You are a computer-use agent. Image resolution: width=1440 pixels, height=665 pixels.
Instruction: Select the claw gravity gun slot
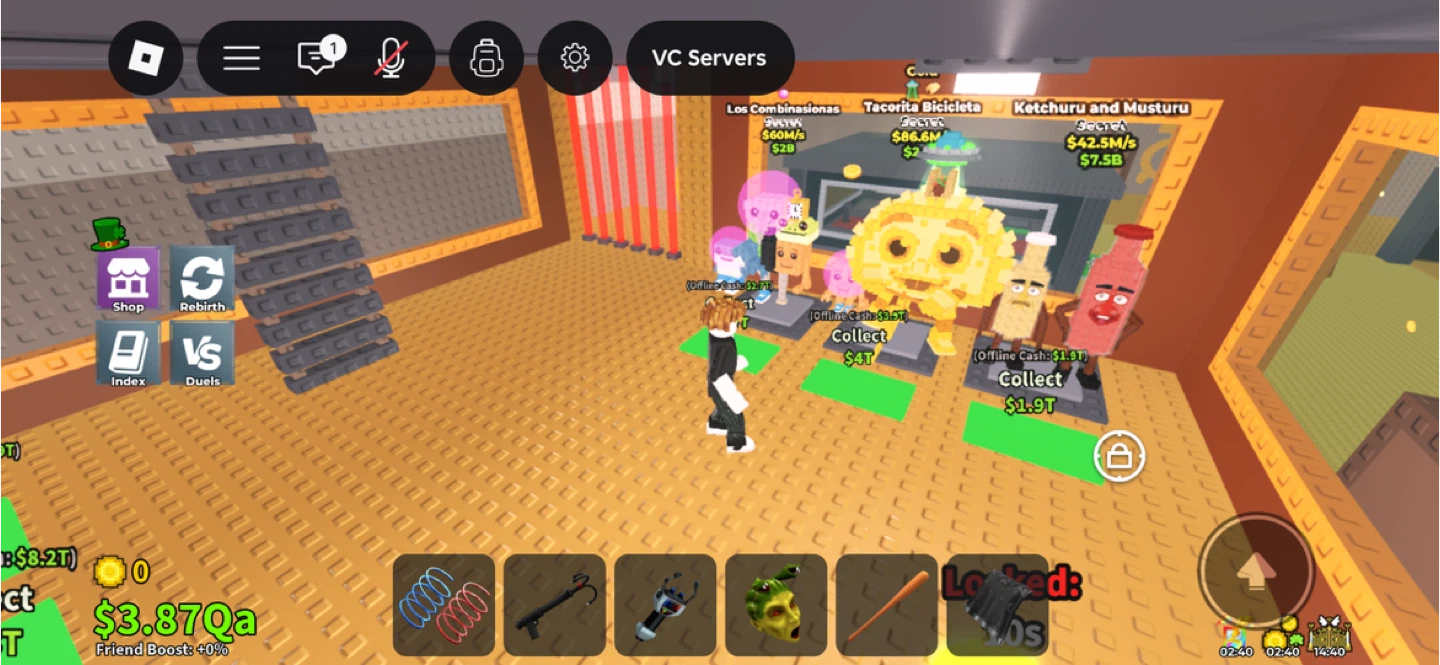(x=665, y=605)
